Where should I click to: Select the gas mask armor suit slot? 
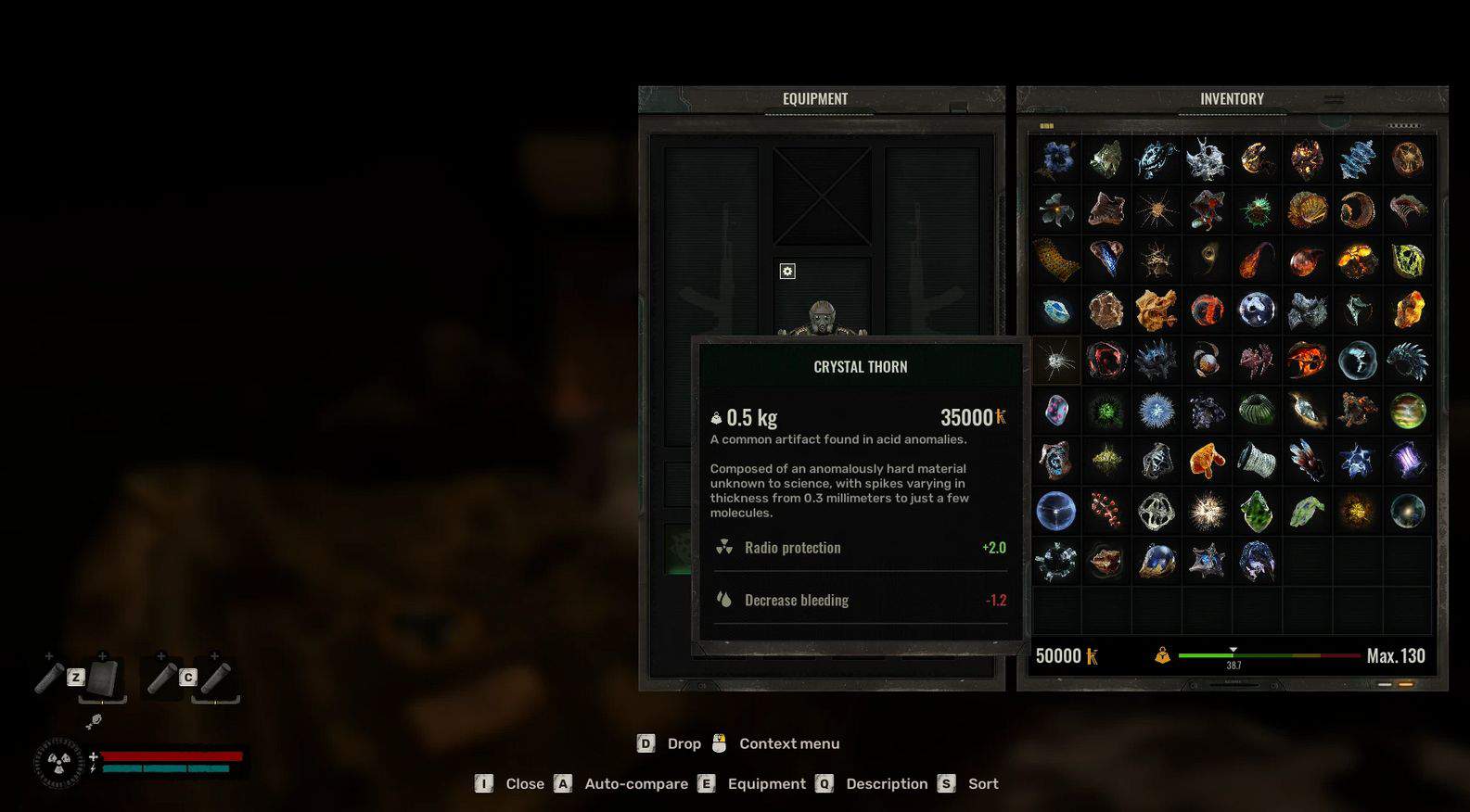coord(822,317)
